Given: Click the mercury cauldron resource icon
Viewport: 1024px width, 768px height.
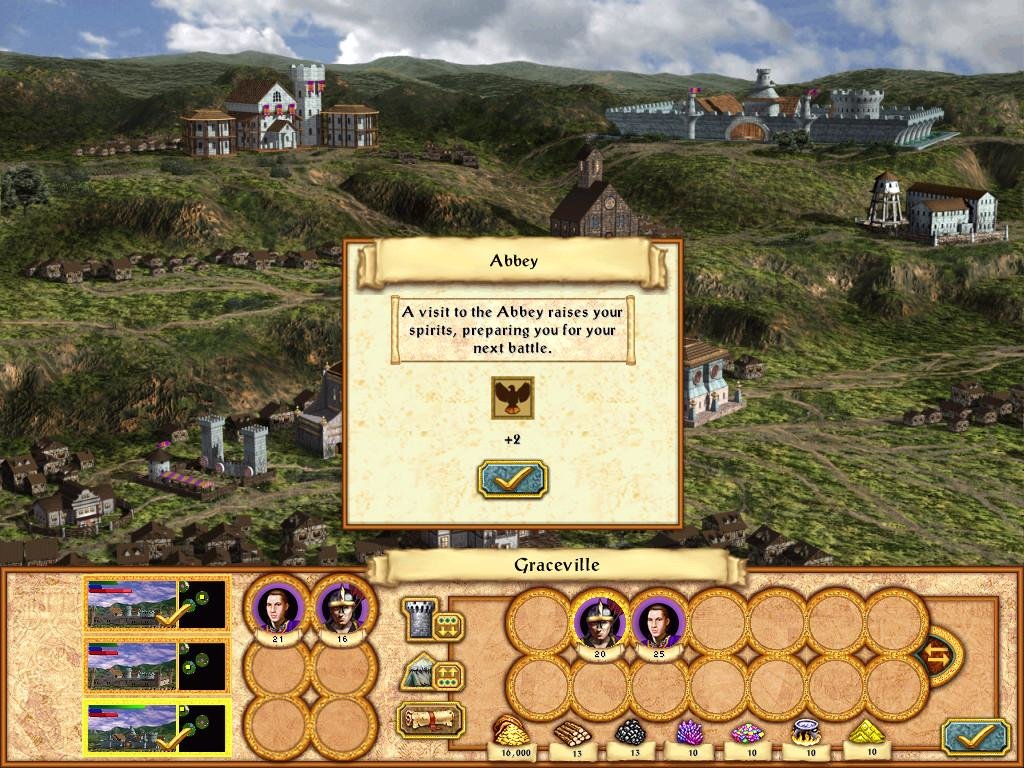Looking at the screenshot, I should pos(806,732).
